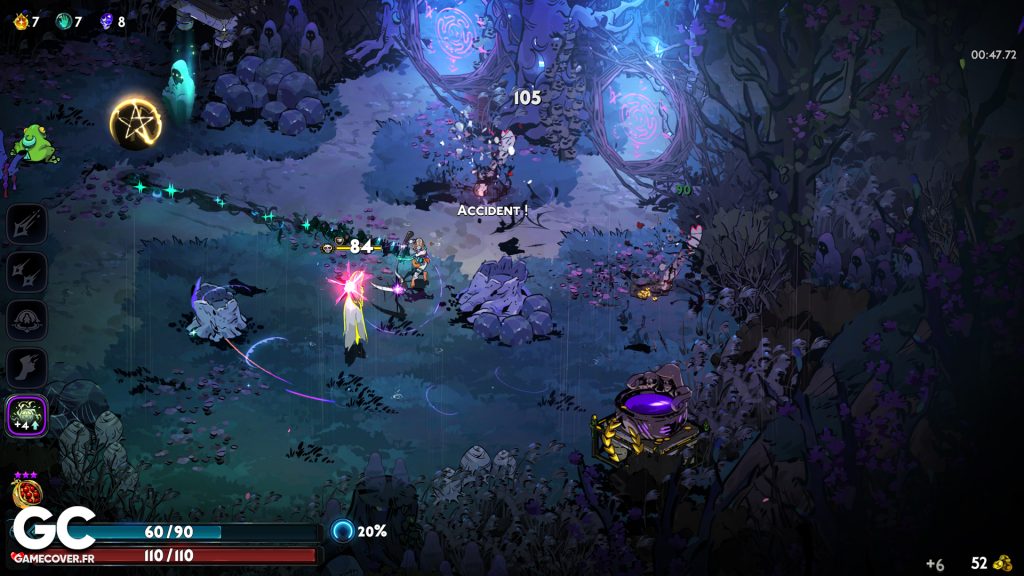
Task: Click the purple skull resource icon
Action: [106, 21]
